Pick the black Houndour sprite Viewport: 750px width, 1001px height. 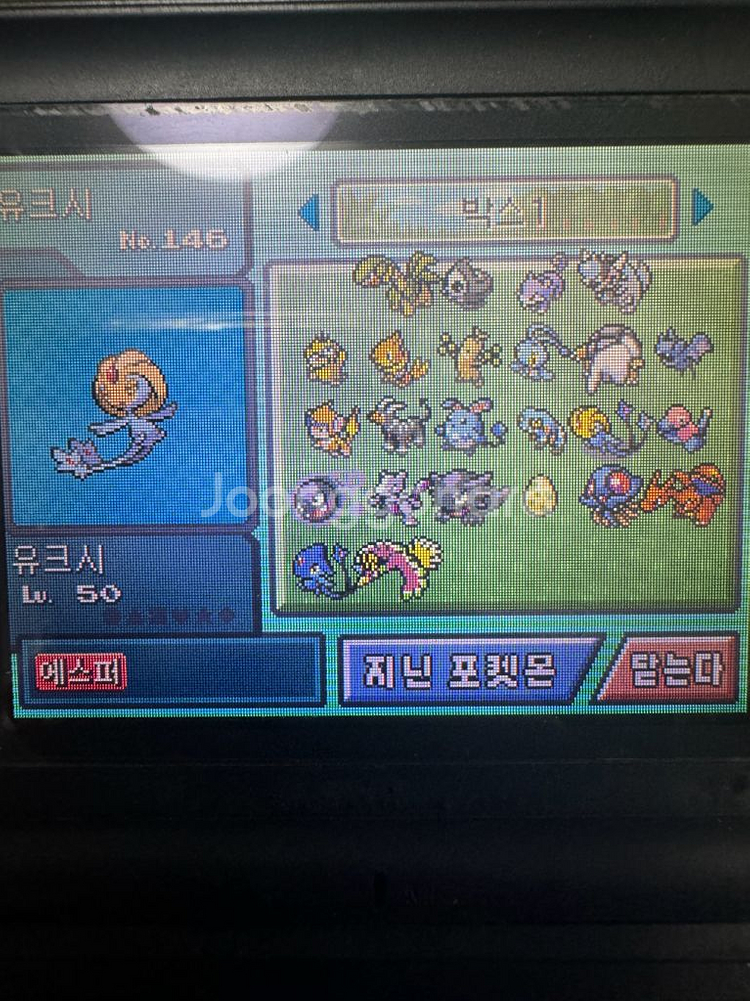tap(399, 423)
